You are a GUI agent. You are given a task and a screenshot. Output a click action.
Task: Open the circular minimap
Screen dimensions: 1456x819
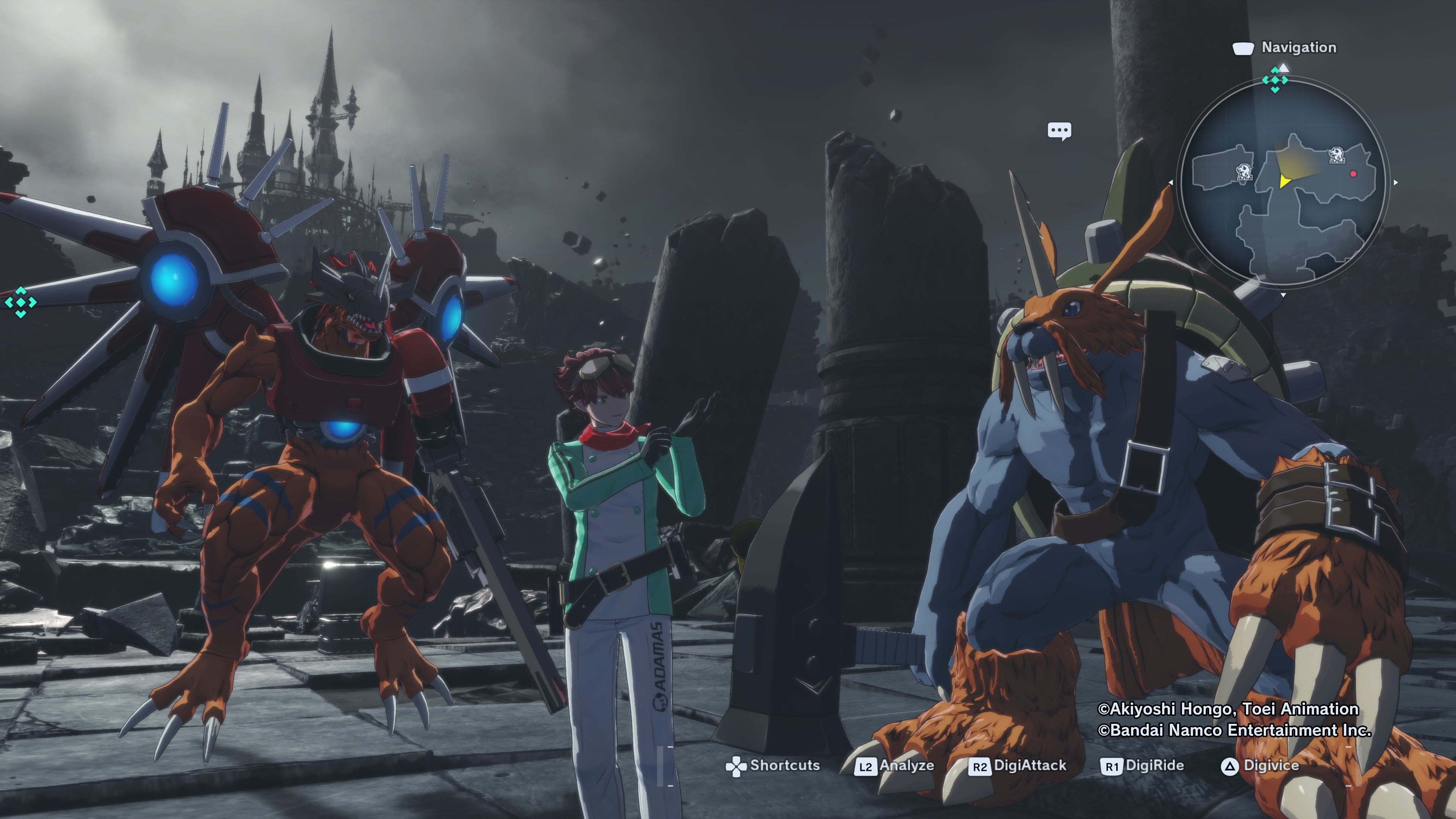(1283, 182)
